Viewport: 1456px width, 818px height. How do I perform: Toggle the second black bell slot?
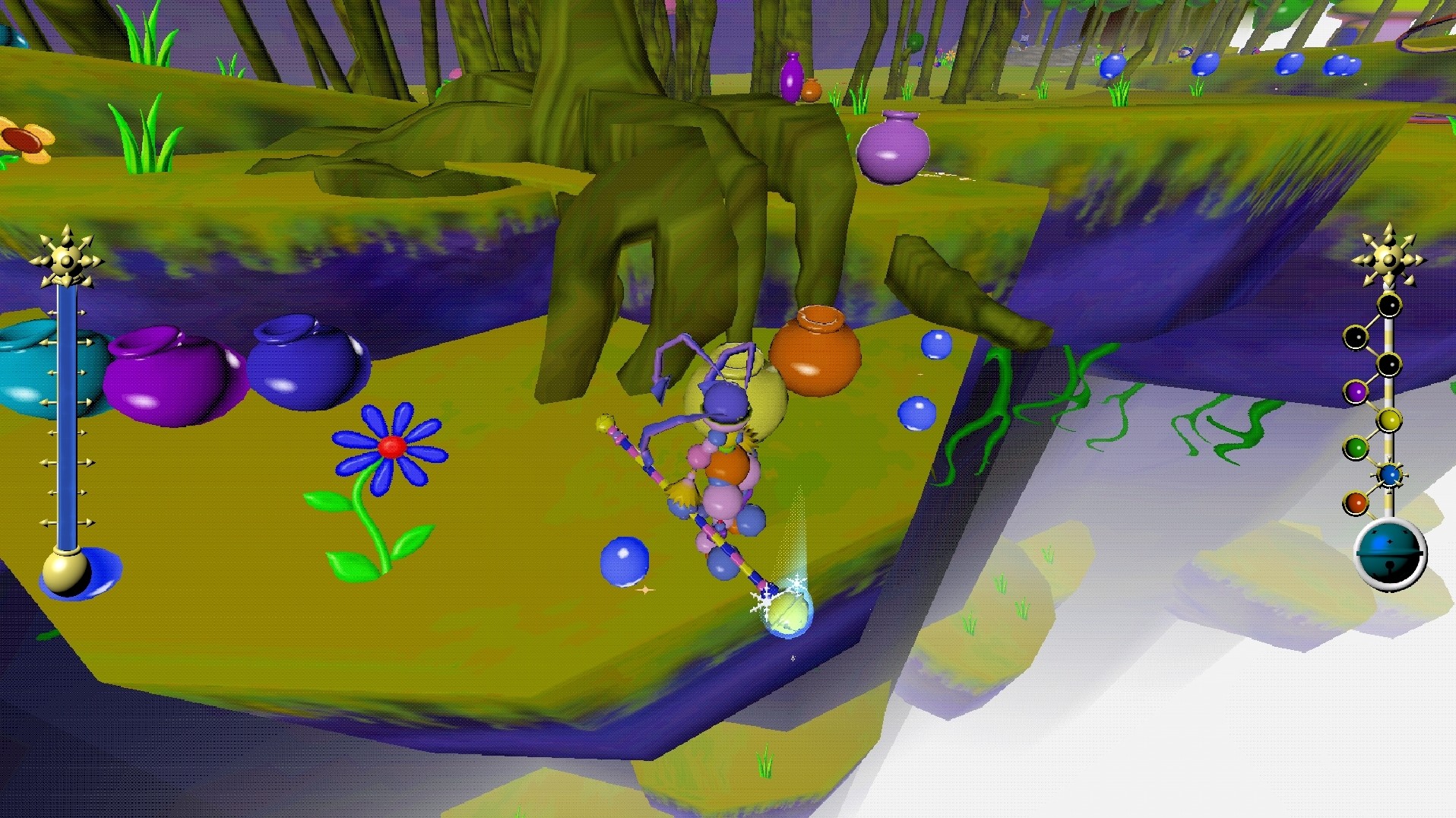1356,337
